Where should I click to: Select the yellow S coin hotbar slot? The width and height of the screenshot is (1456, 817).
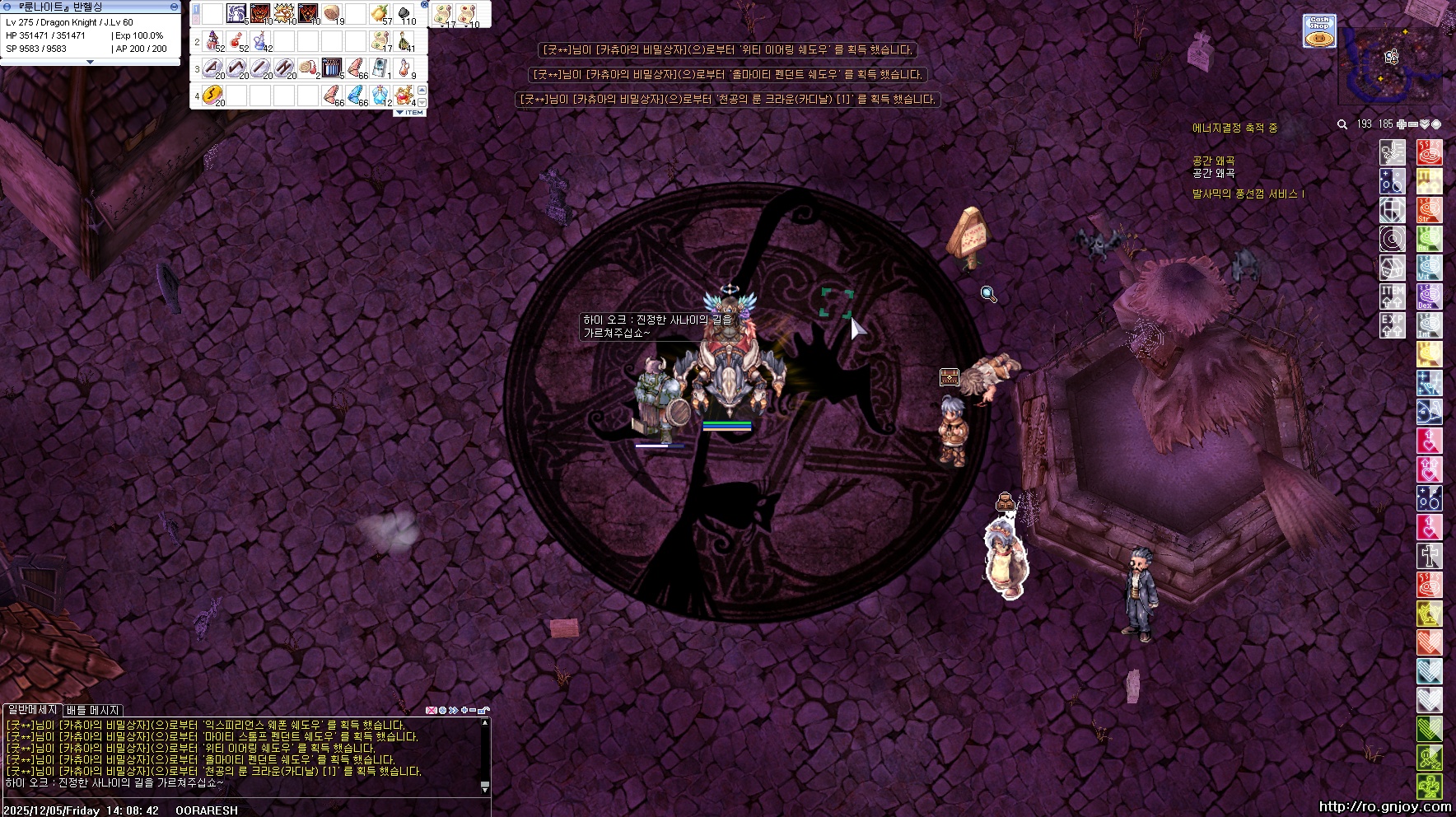pos(212,96)
